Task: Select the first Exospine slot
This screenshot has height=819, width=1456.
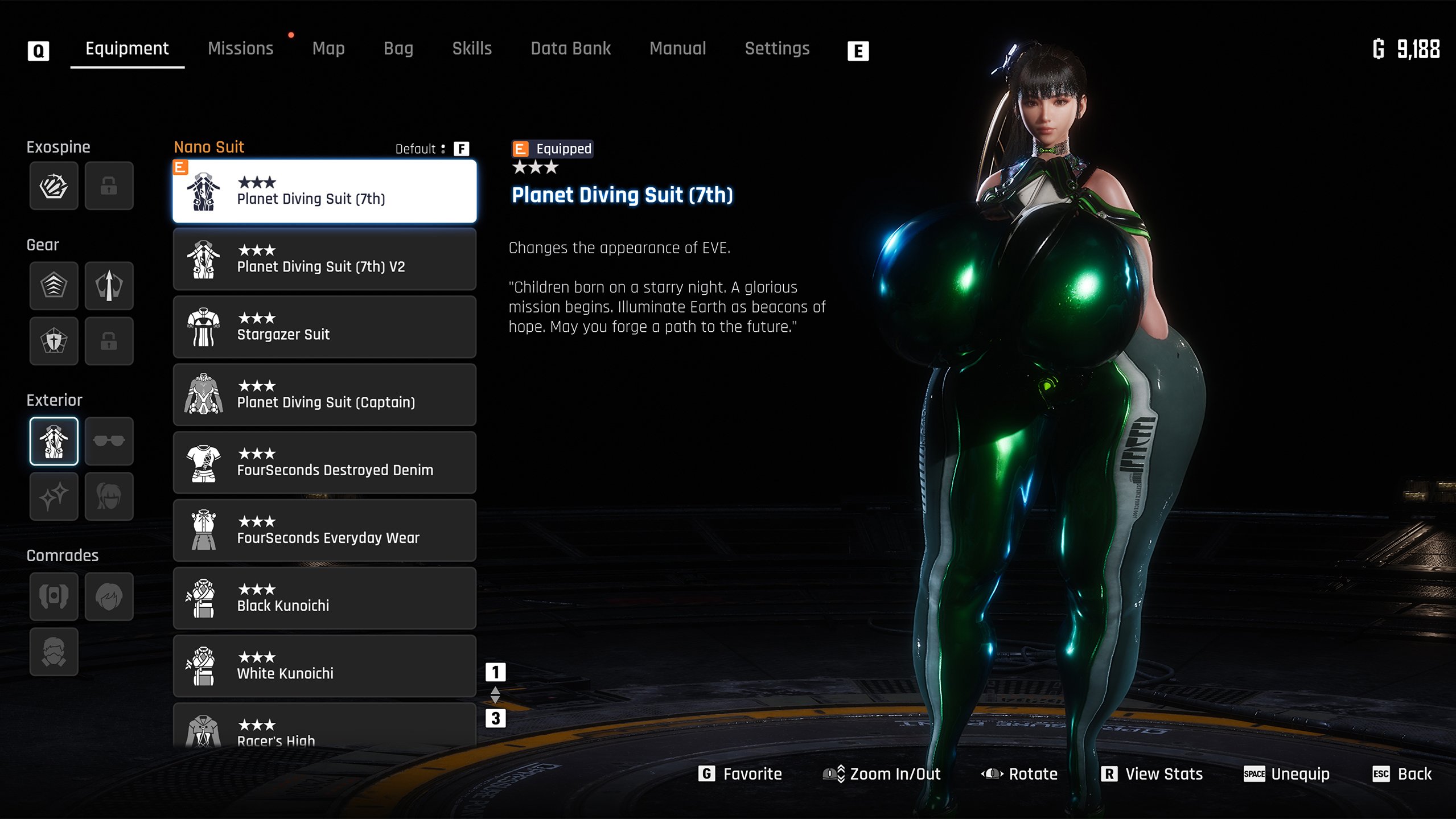Action: point(54,186)
